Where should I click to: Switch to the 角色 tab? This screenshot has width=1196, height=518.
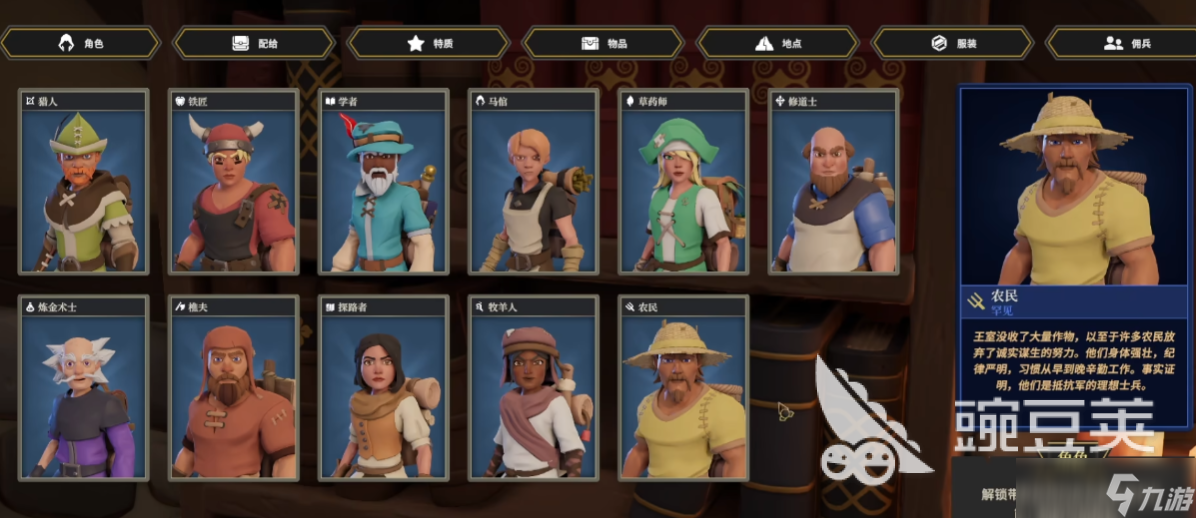point(81,43)
